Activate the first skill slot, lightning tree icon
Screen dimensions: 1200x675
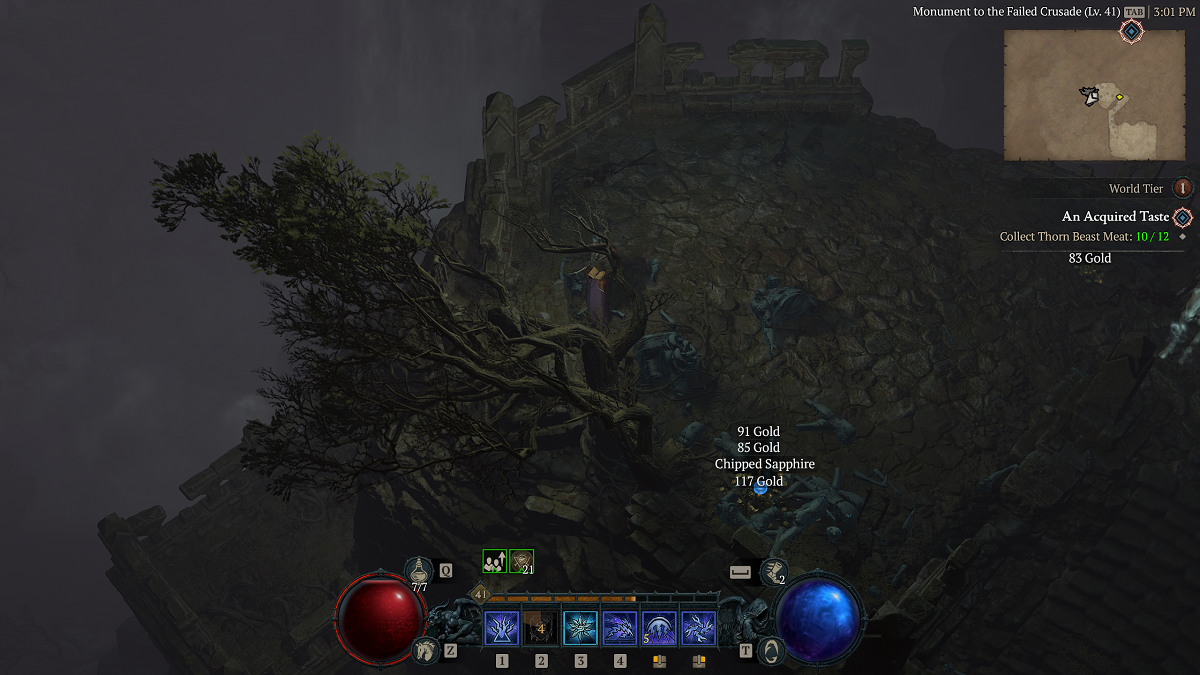501,628
